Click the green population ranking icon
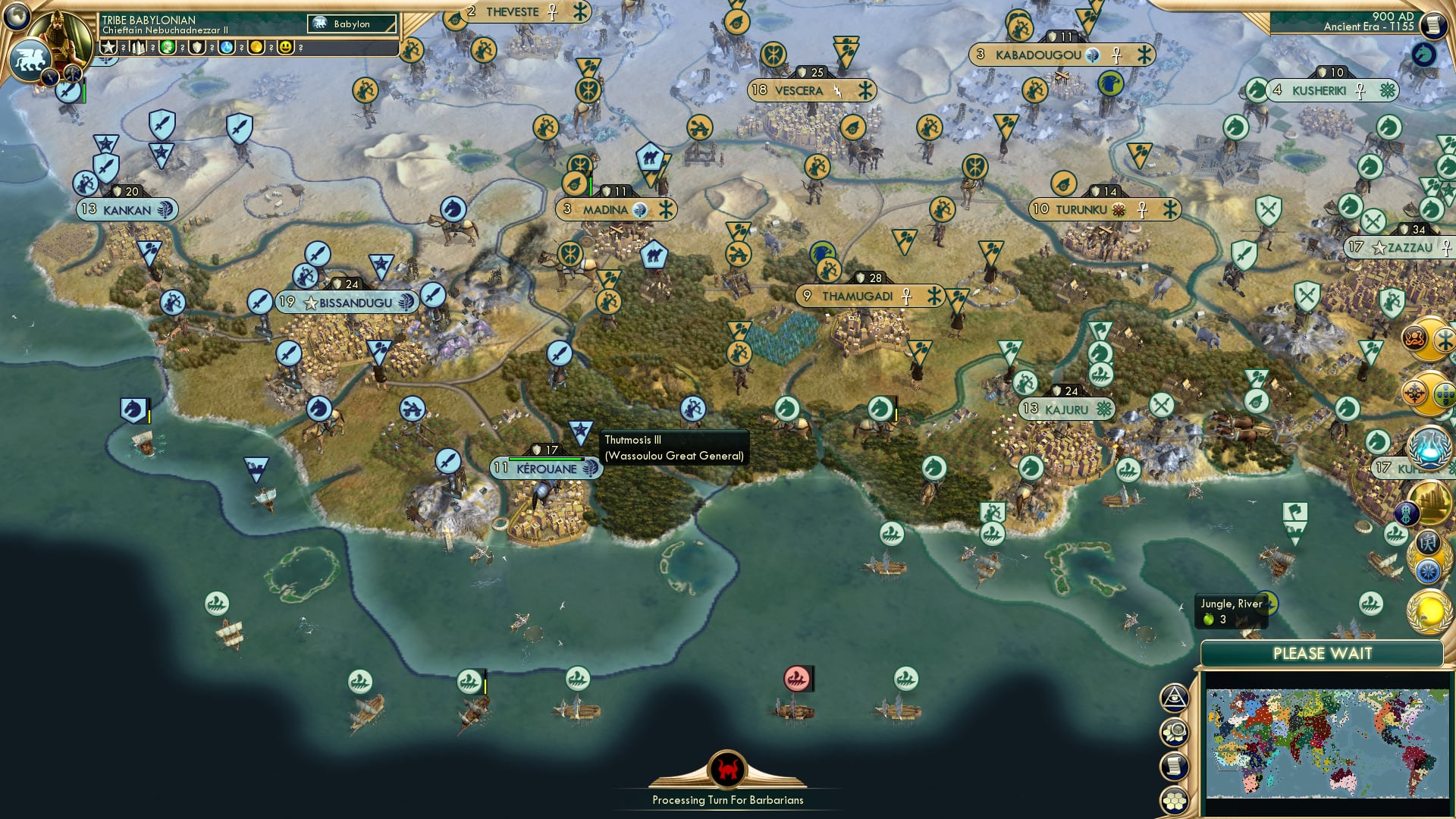The width and height of the screenshot is (1456, 819). [168, 47]
